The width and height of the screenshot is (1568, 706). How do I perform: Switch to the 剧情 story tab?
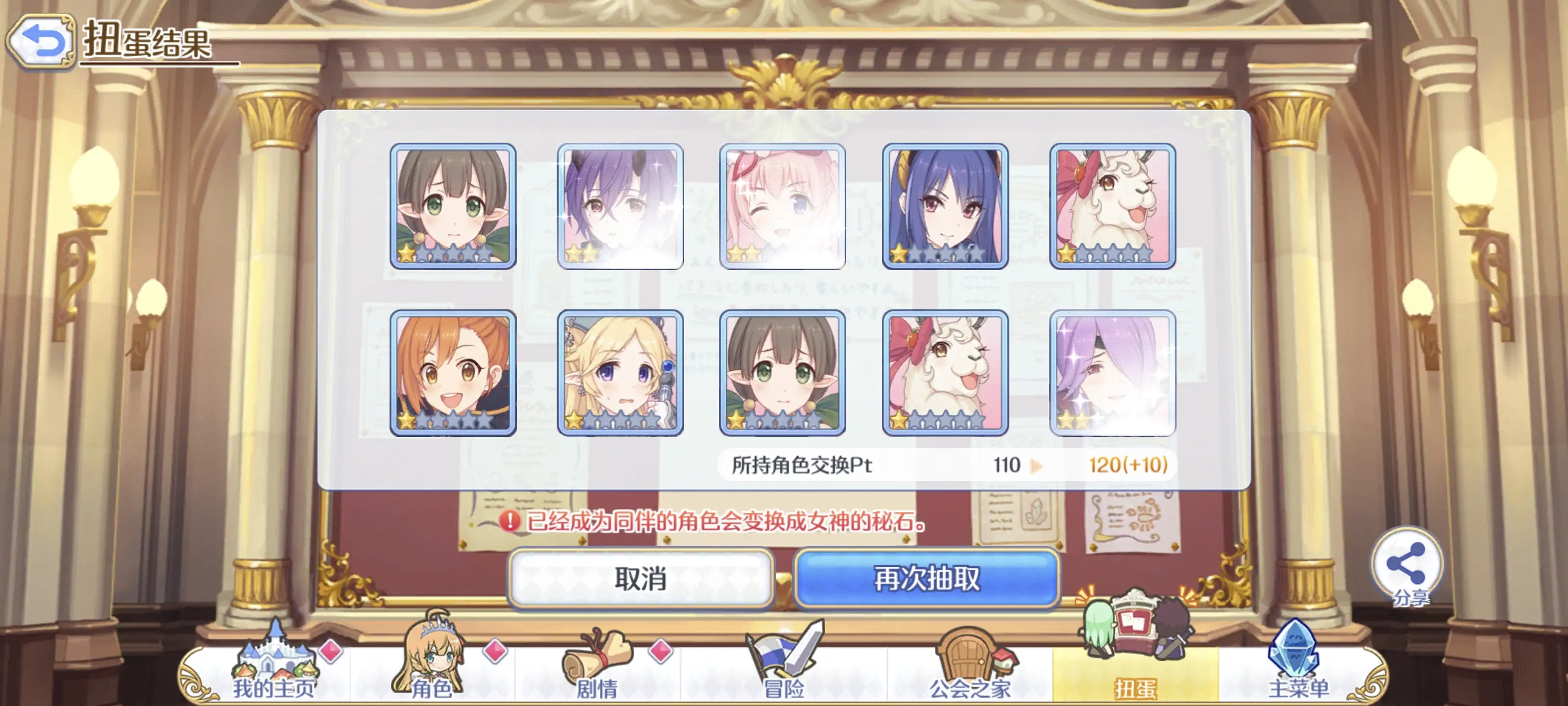point(597,670)
